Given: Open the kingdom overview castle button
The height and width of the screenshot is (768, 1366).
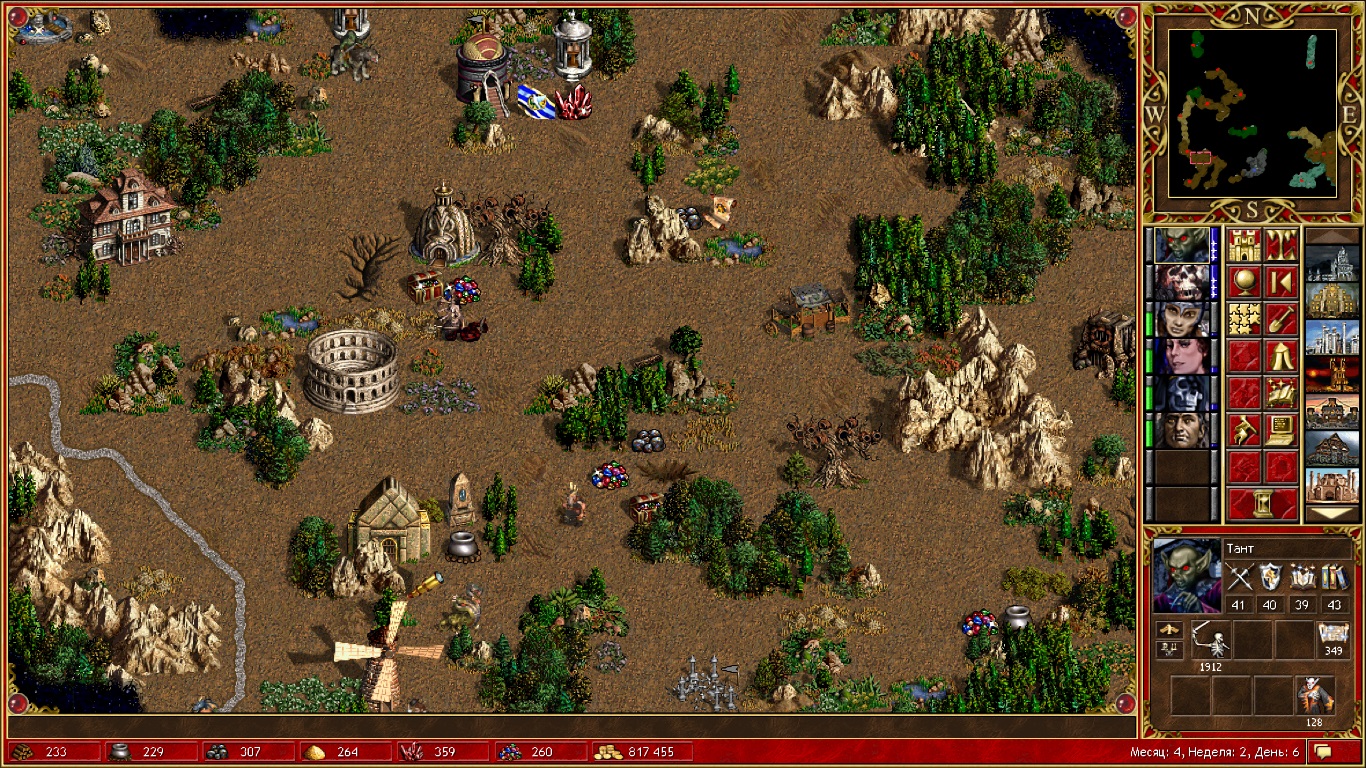Looking at the screenshot, I should point(1244,245).
